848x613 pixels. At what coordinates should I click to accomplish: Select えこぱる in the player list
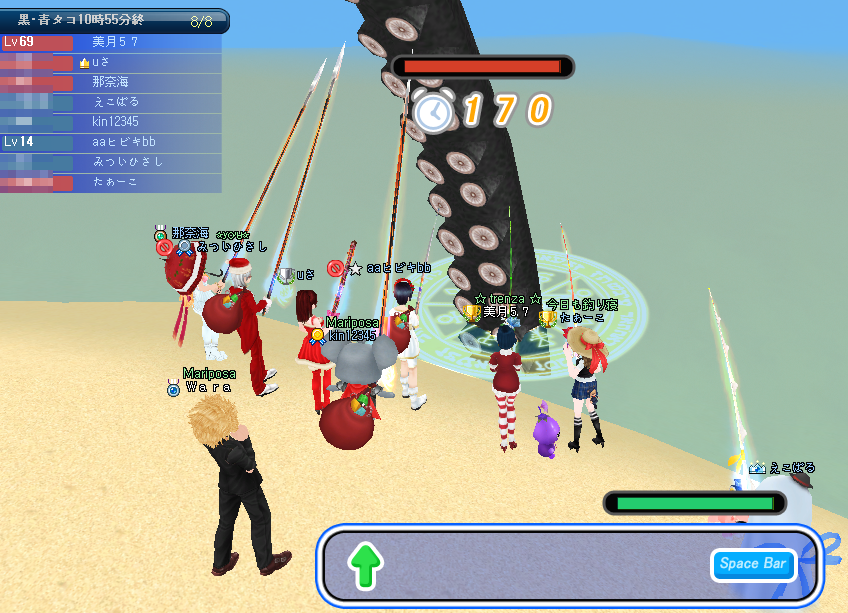[x=115, y=102]
